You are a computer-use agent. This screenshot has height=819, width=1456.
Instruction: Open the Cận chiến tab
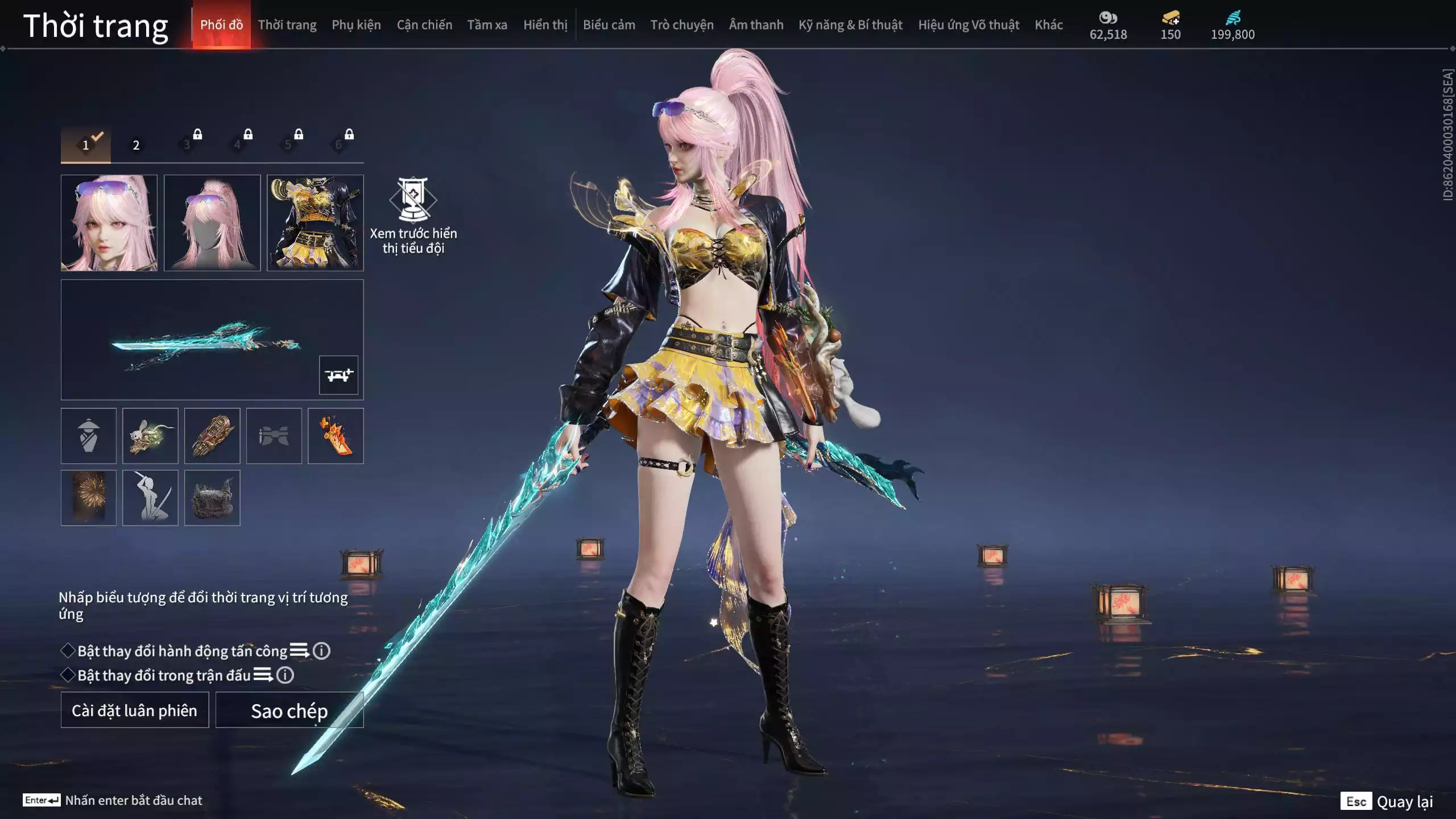(x=424, y=25)
